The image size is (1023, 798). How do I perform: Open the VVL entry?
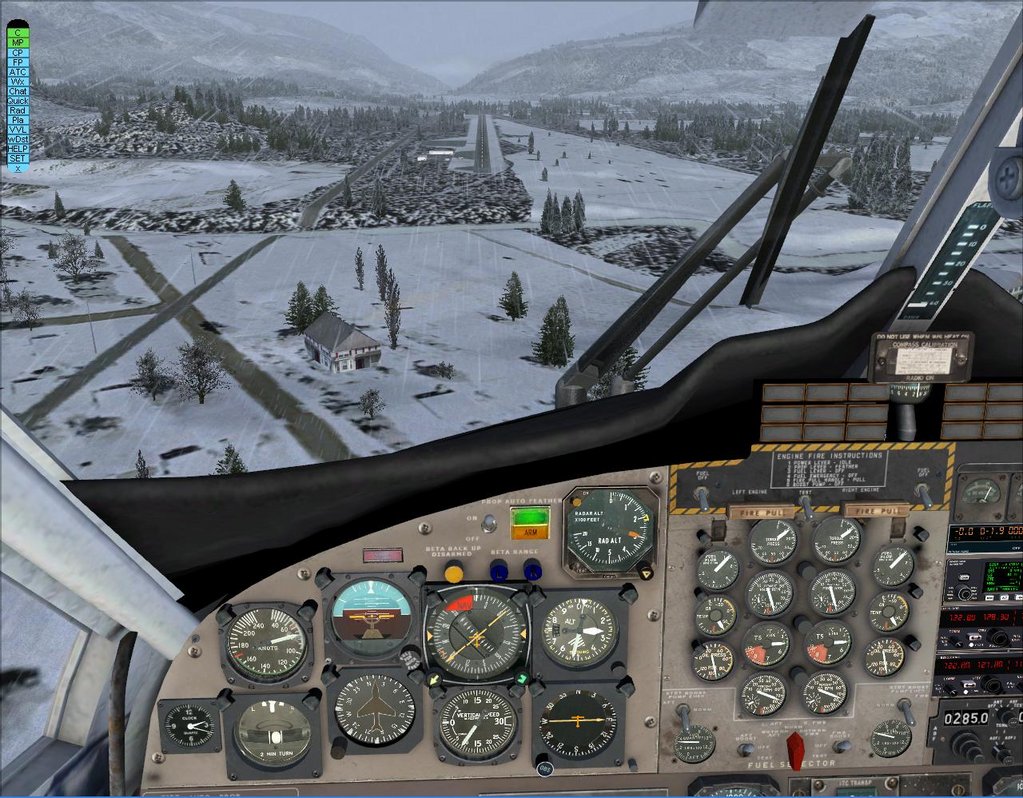tap(17, 130)
